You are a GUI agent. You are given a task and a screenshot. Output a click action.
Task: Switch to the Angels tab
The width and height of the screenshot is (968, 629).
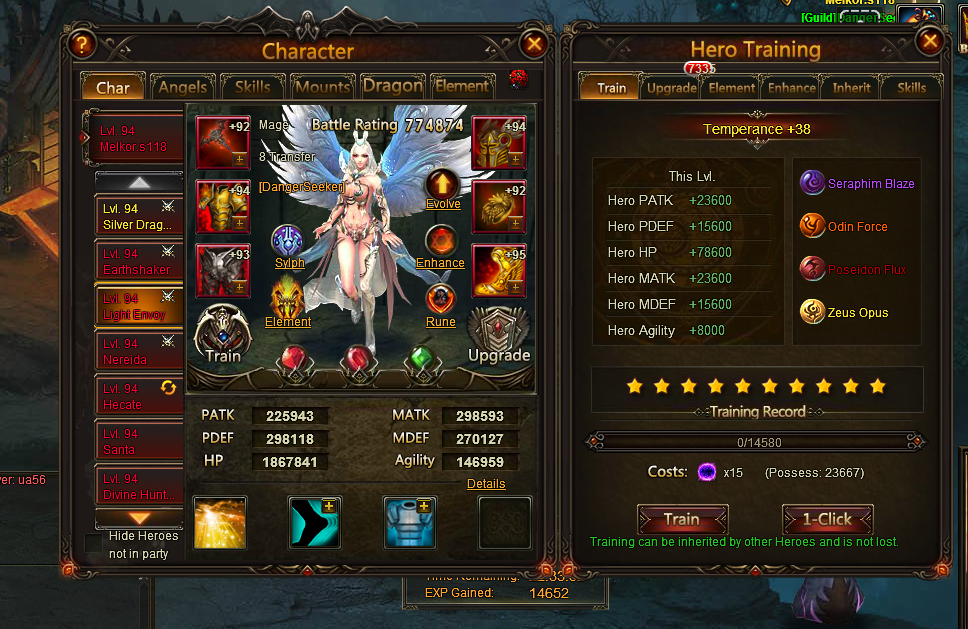point(183,87)
